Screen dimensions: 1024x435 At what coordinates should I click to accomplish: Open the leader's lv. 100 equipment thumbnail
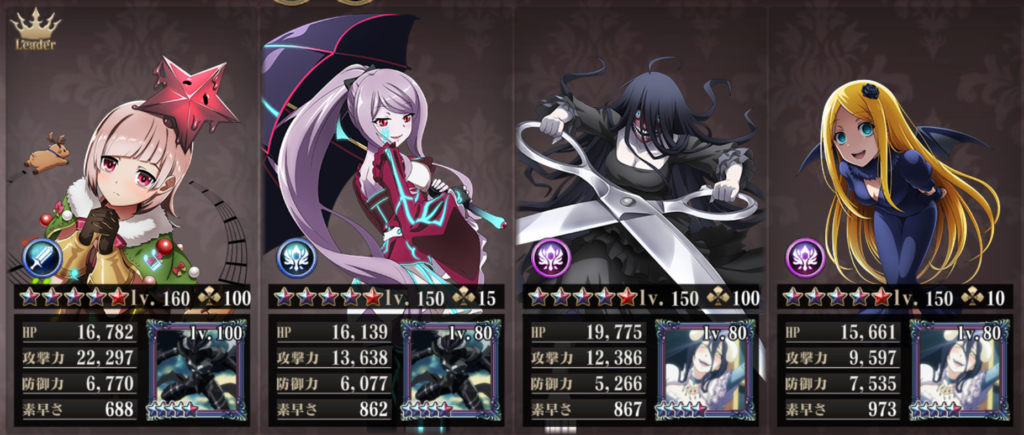point(196,368)
